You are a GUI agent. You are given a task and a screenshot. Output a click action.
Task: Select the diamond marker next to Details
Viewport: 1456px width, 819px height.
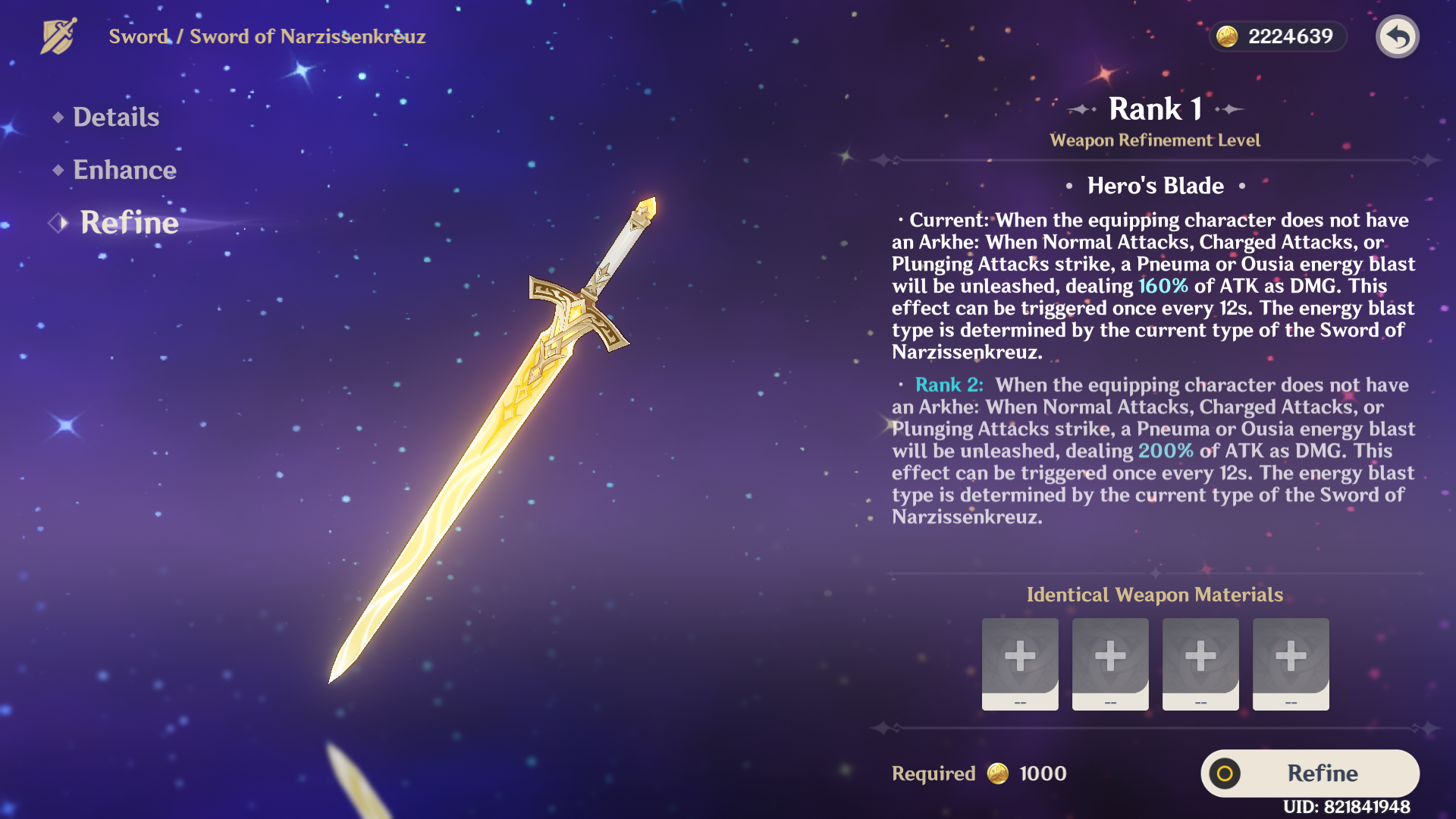click(x=57, y=118)
